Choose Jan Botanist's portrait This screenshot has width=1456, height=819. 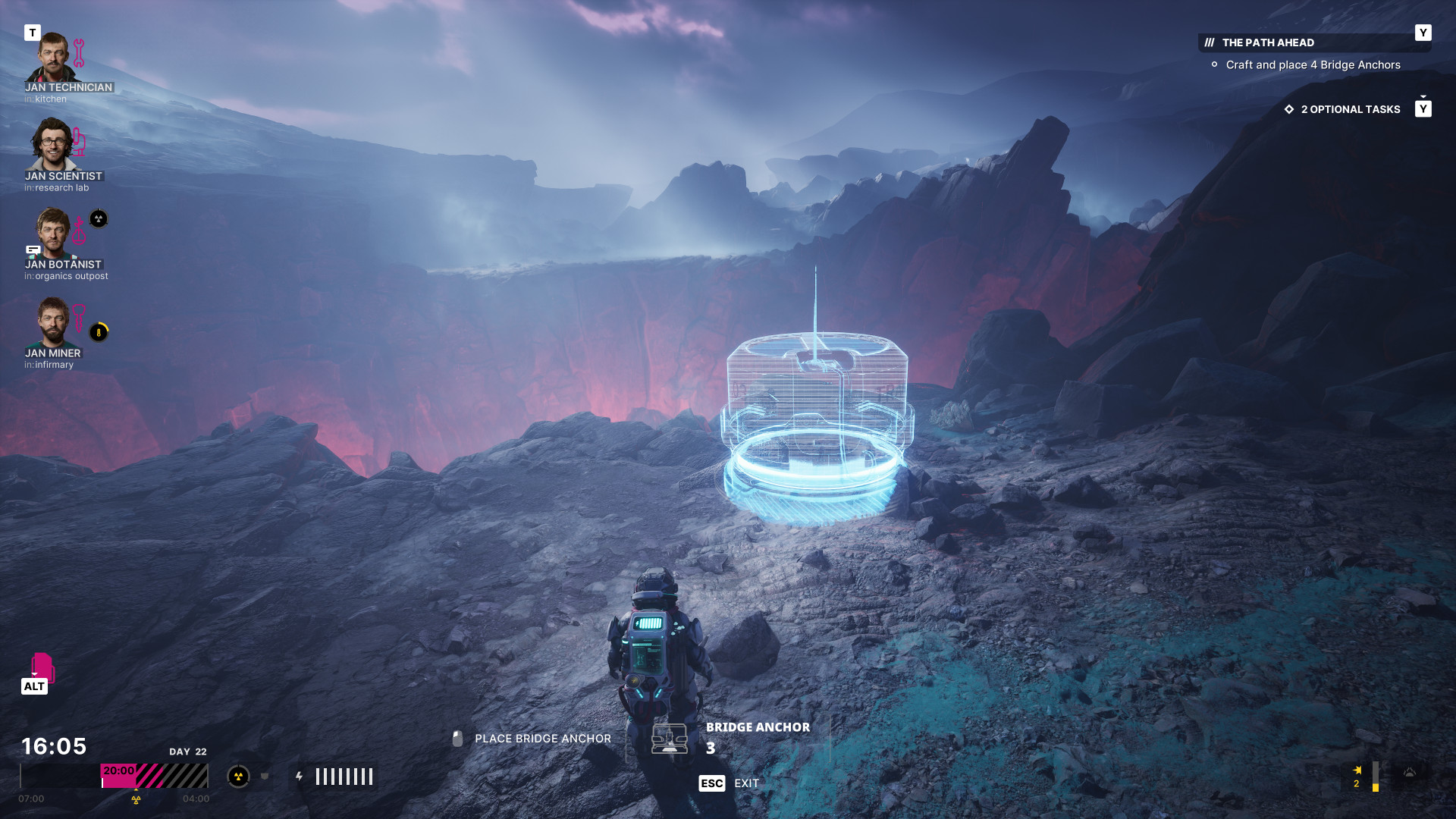click(52, 232)
